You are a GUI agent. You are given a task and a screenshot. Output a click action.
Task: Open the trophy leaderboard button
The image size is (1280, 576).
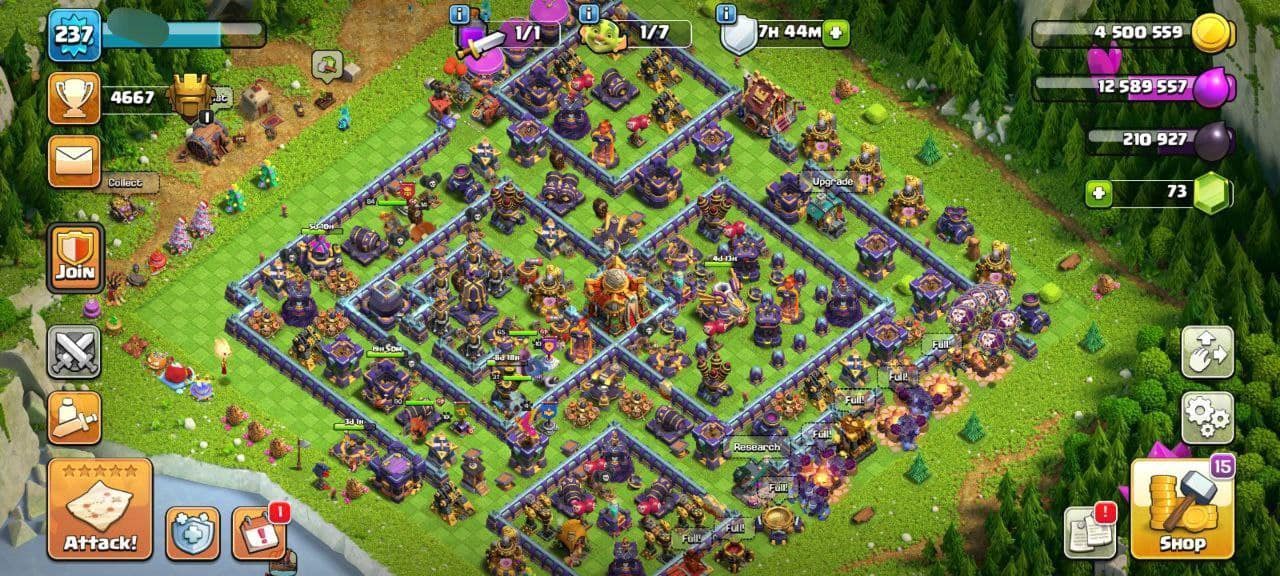pos(74,97)
